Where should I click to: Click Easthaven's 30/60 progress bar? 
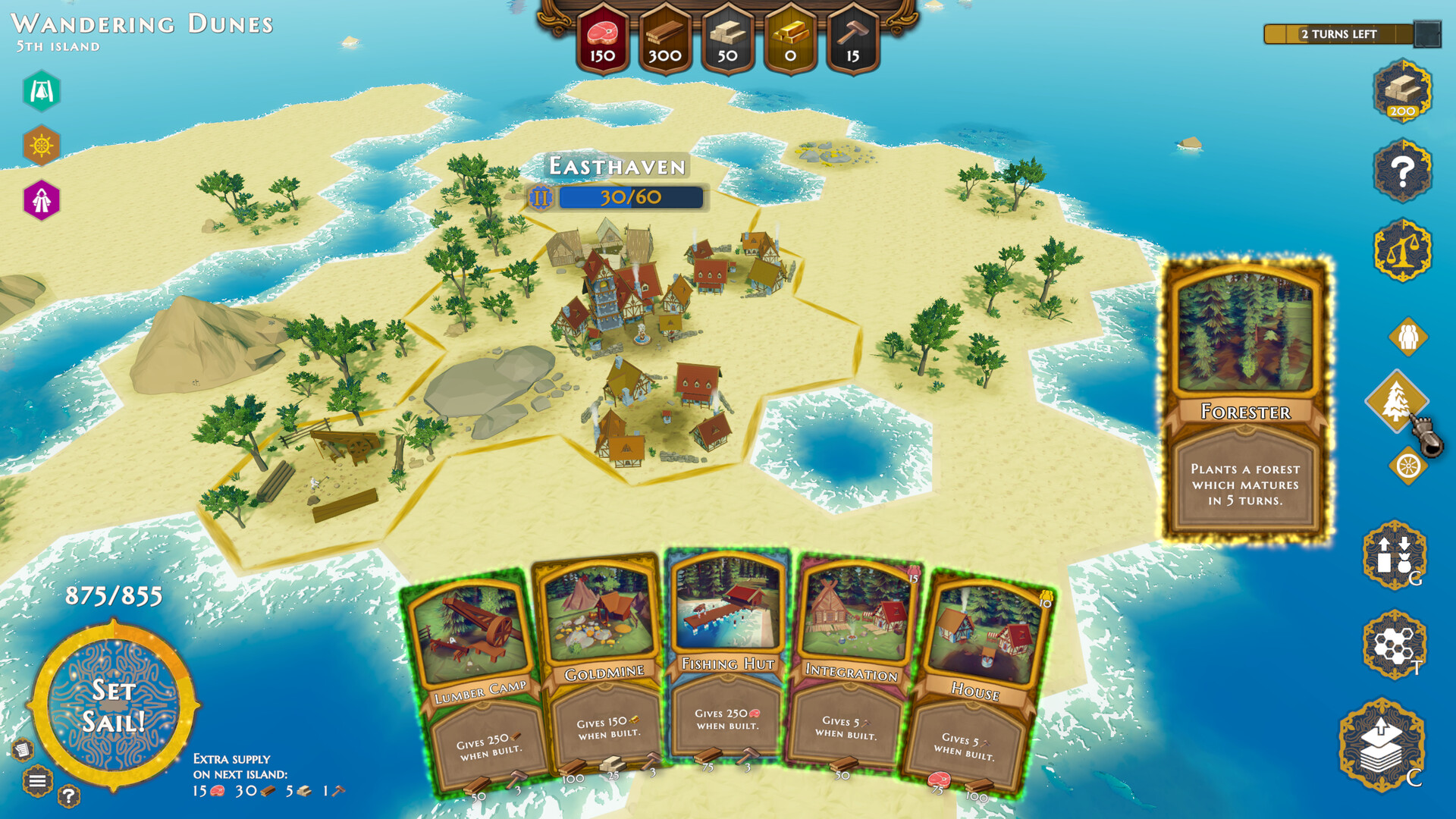628,197
